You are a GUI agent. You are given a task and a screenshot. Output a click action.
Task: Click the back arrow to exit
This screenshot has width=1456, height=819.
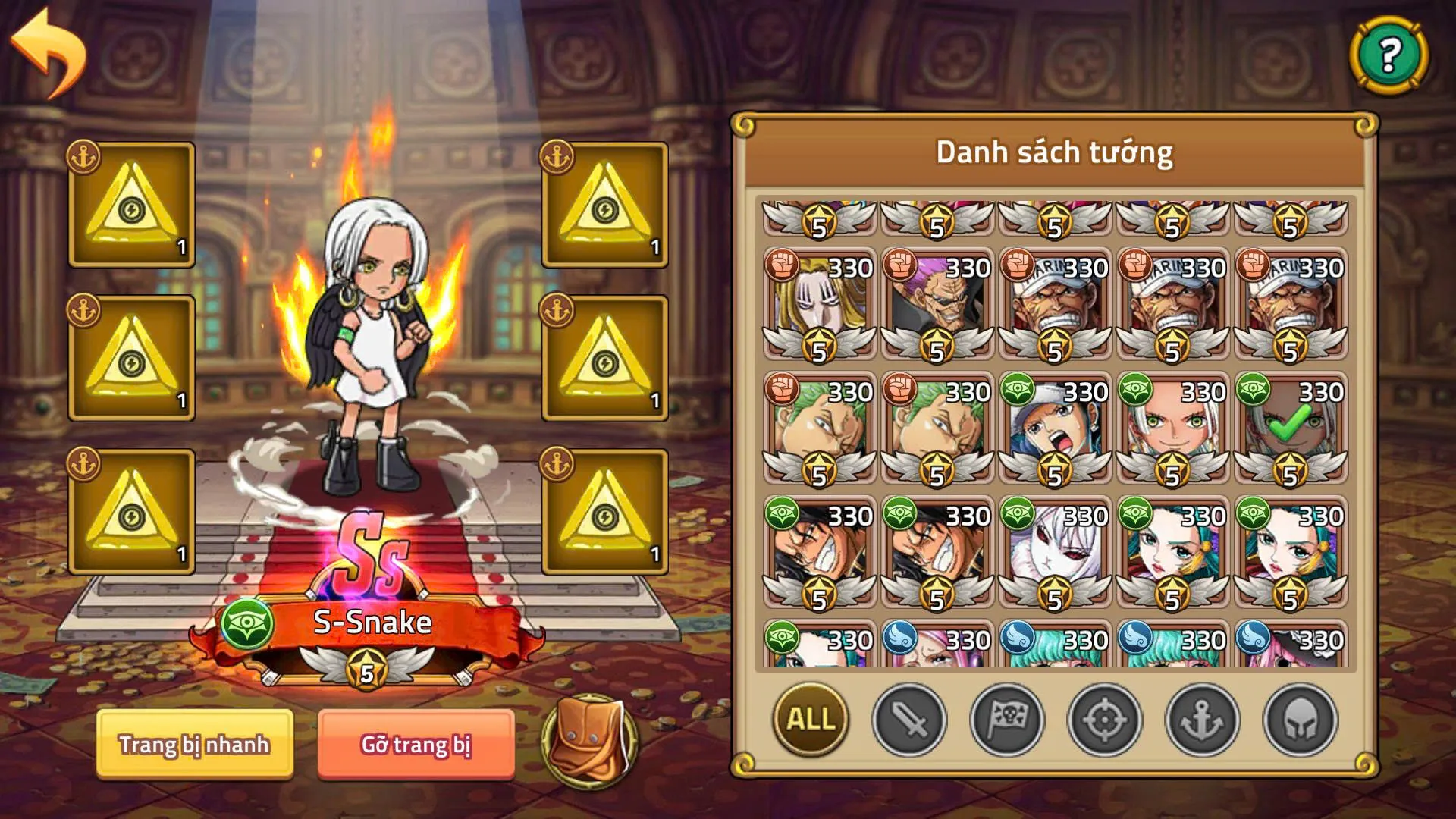pos(48,48)
